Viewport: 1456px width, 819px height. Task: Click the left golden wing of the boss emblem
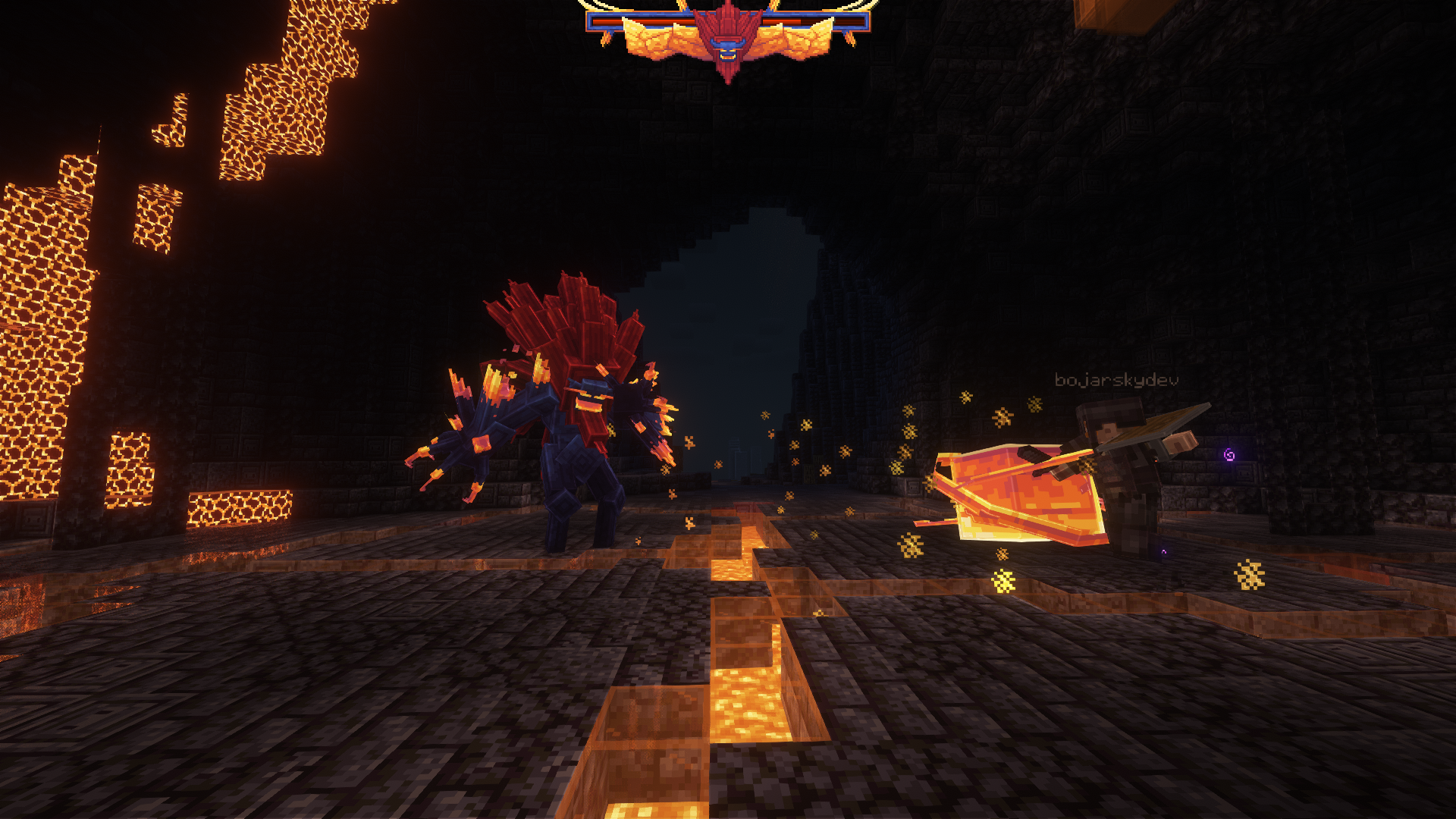pos(660,42)
